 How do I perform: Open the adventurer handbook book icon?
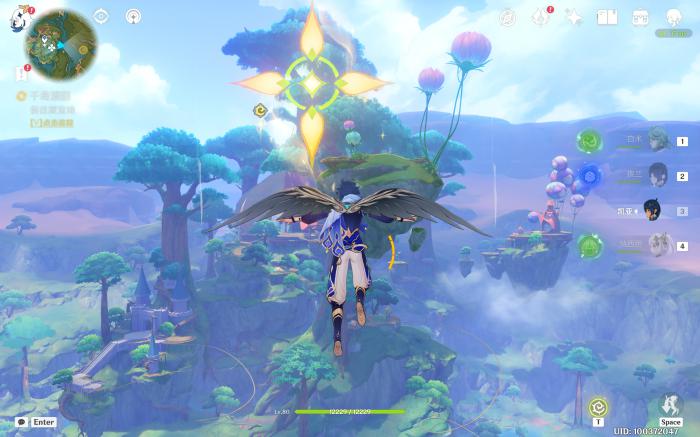click(606, 17)
